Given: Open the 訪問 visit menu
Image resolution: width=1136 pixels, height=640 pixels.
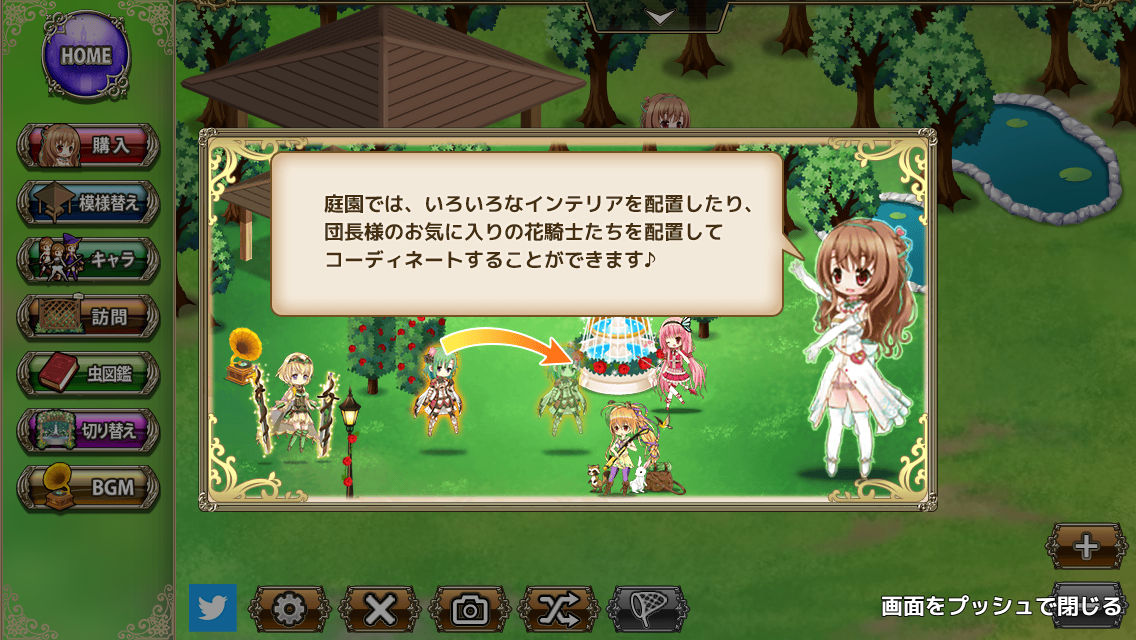Looking at the screenshot, I should [88, 317].
